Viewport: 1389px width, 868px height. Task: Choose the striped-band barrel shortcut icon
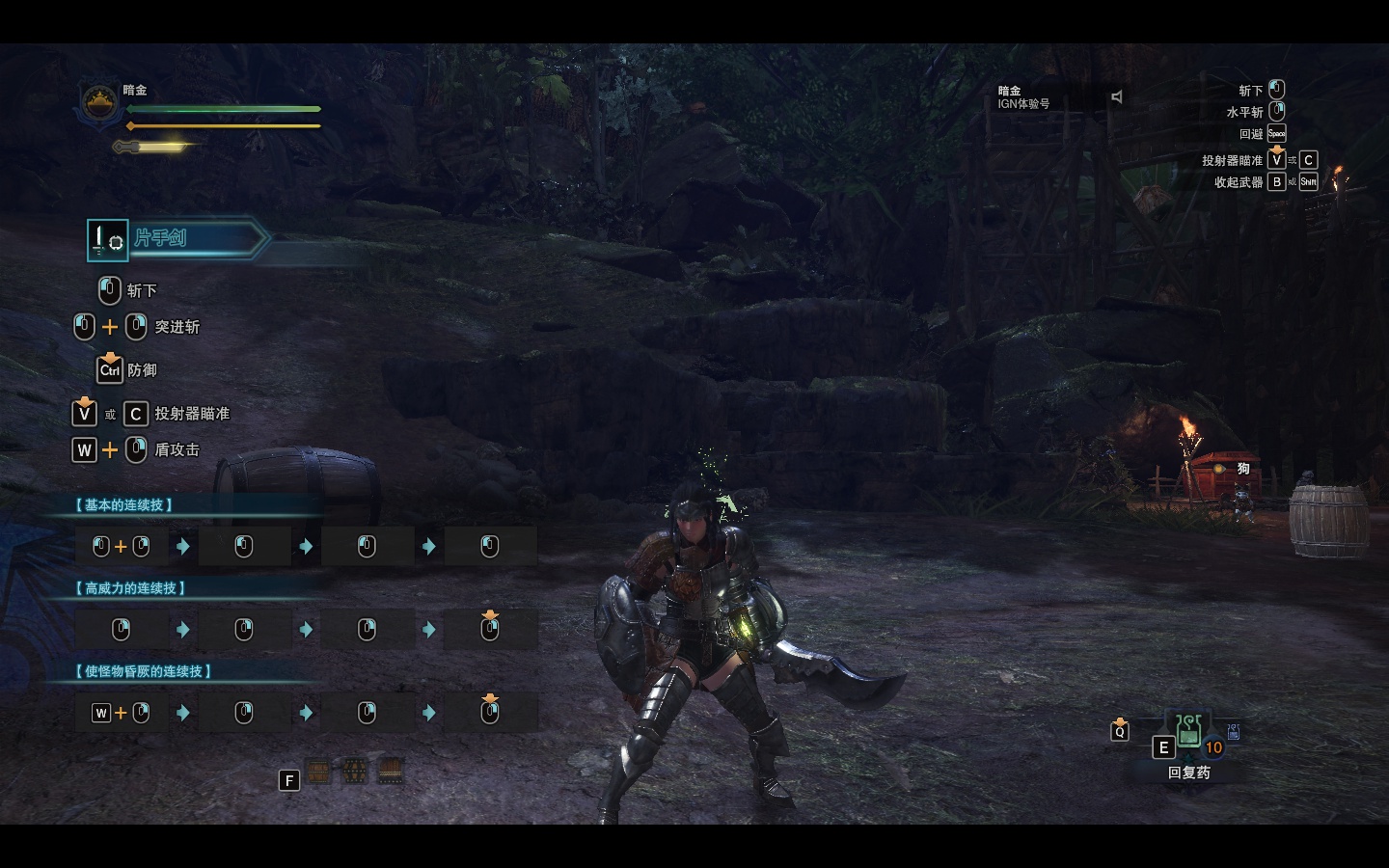point(390,771)
